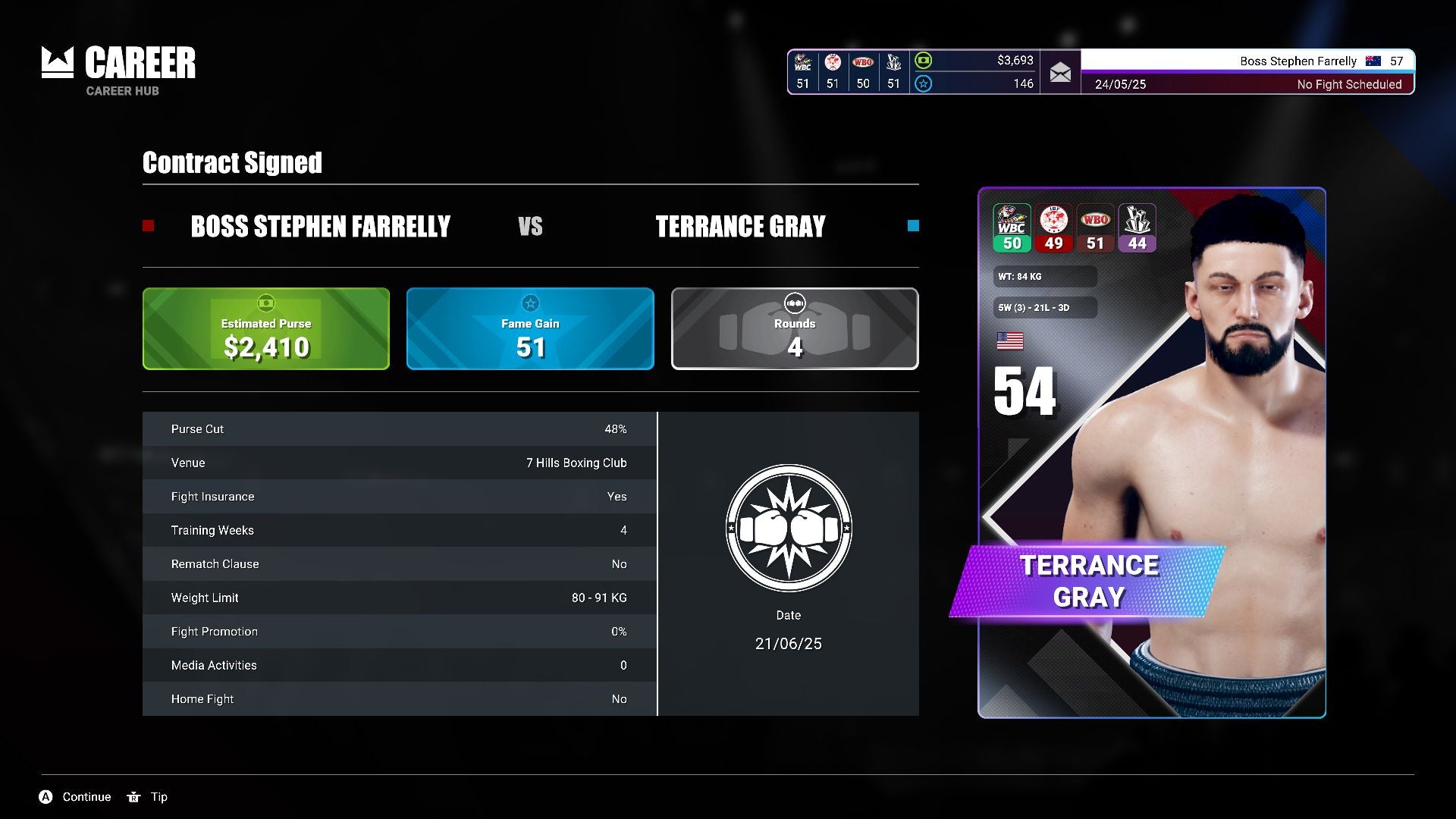Screen dimensions: 1456x819
Task: Open the mail envelope icon in the top bar
Action: point(1060,73)
